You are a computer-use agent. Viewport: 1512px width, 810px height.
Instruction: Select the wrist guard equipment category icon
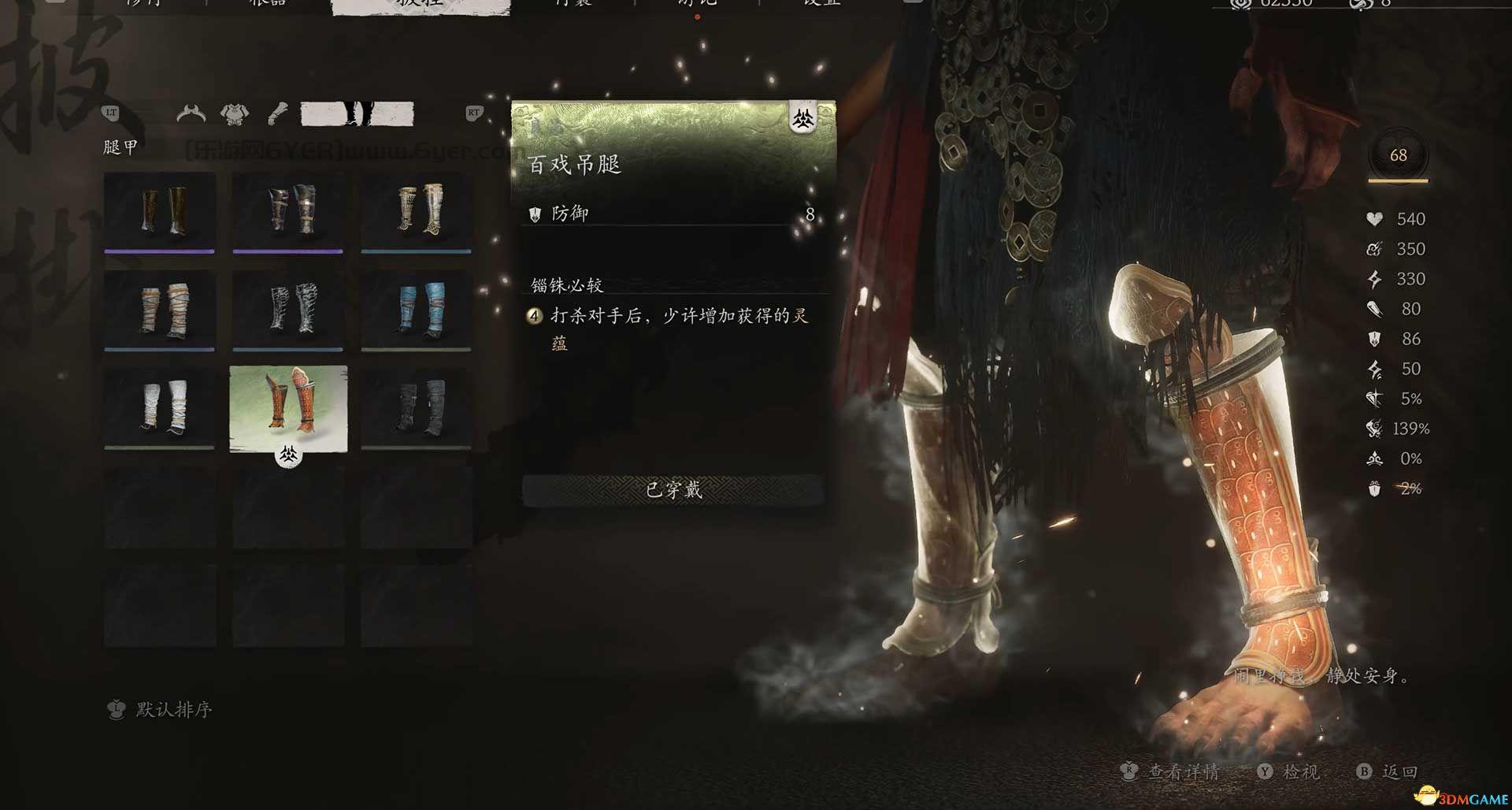point(277,113)
